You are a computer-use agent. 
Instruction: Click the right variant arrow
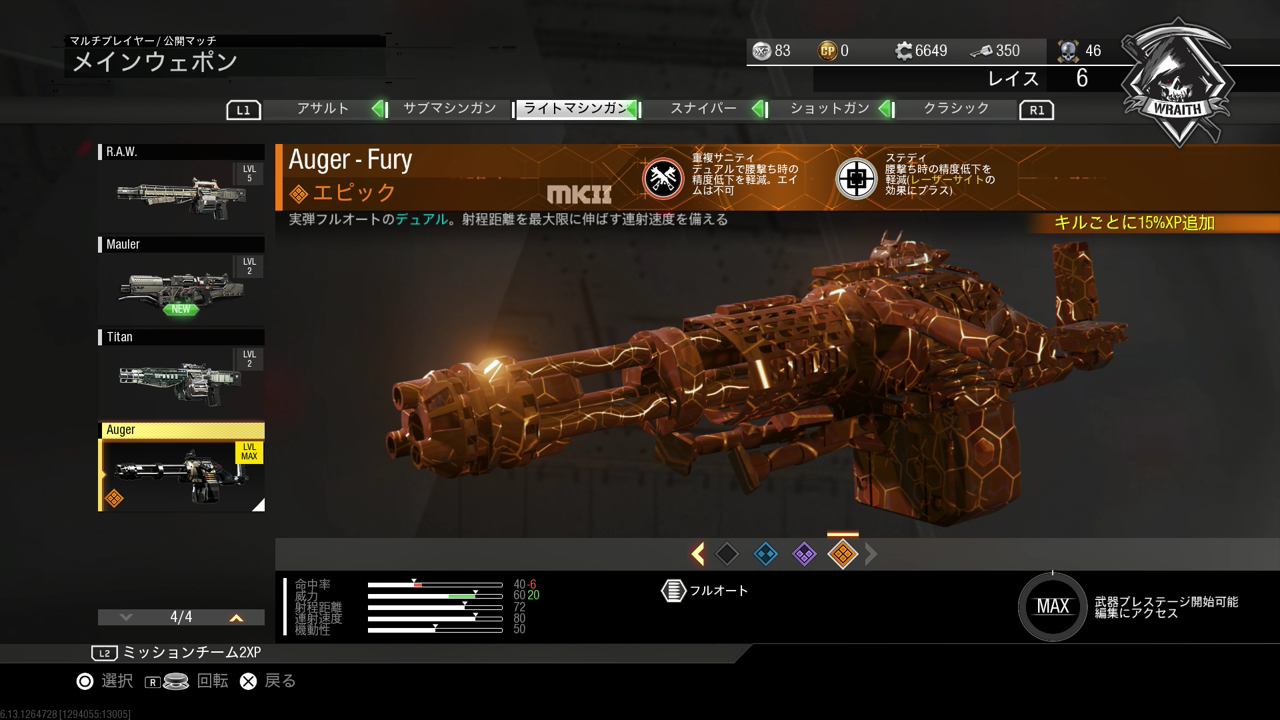pyautogui.click(x=871, y=554)
